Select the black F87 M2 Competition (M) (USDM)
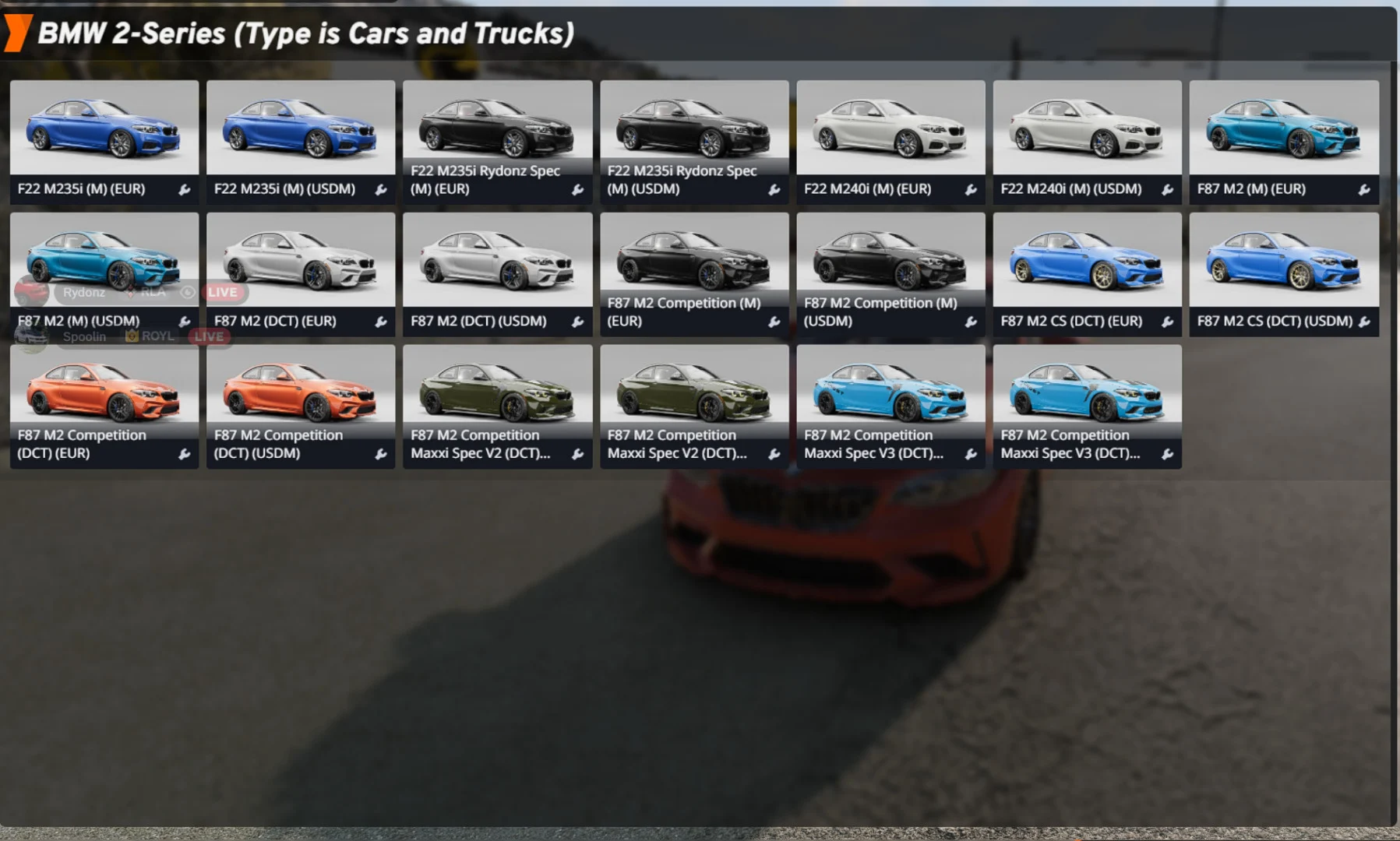 coord(890,257)
